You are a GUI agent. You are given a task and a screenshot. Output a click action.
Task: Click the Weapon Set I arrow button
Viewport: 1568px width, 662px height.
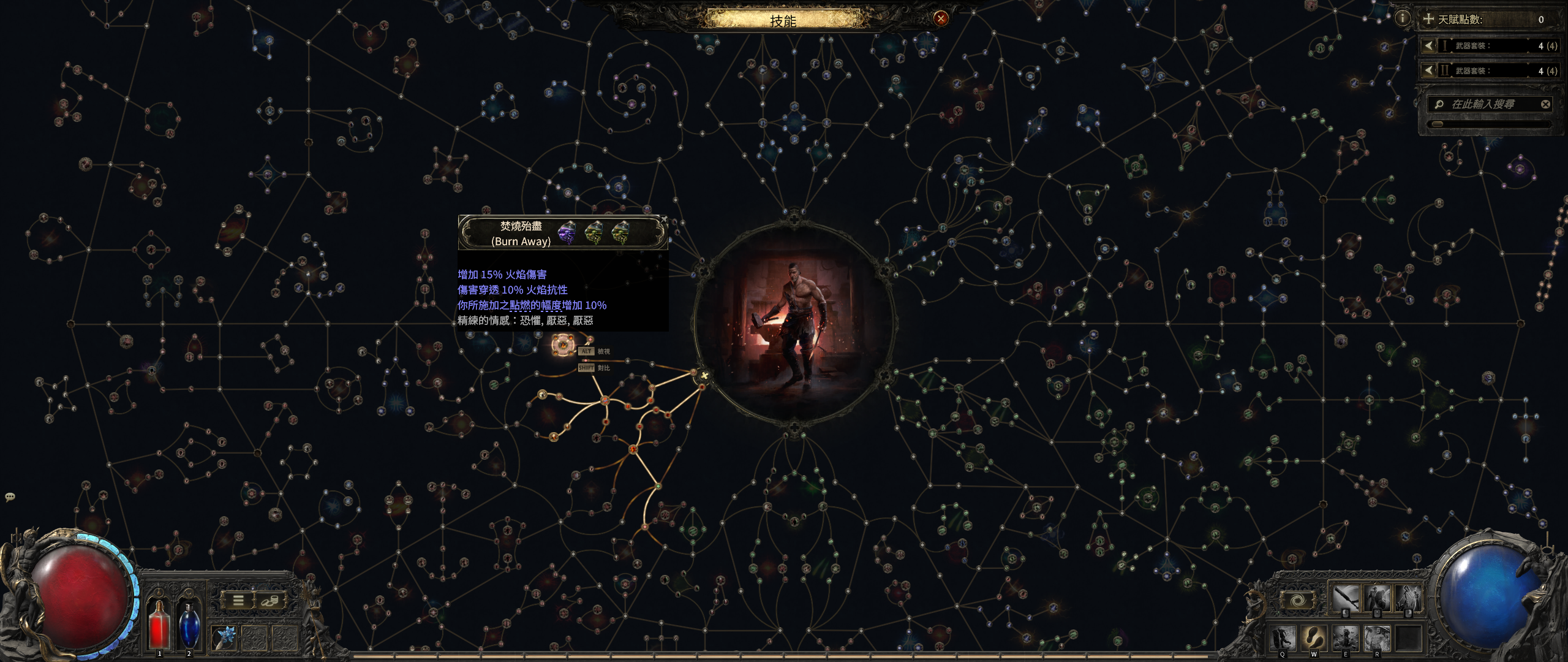click(1429, 45)
